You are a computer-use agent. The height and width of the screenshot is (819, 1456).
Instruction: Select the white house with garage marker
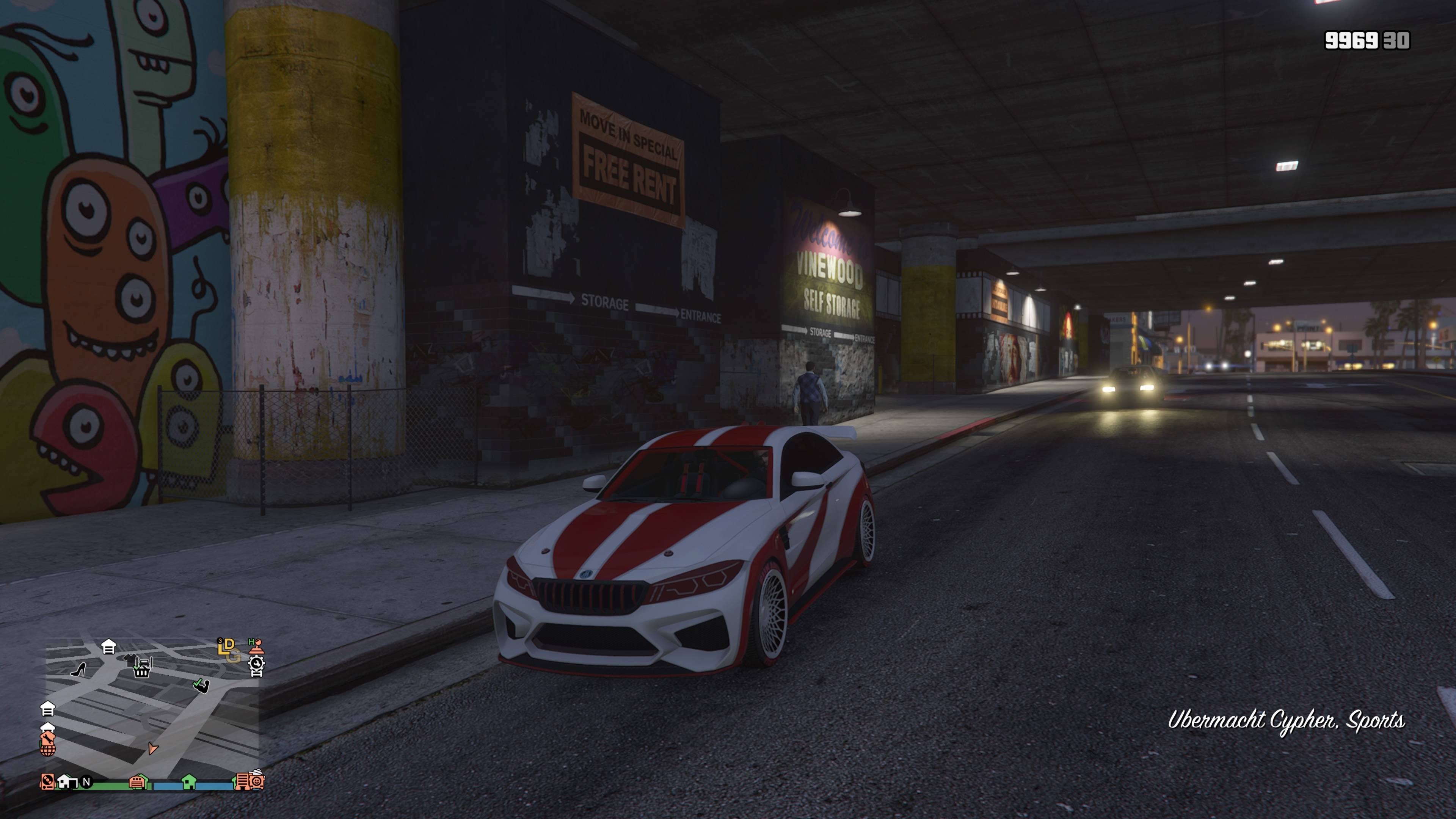(x=67, y=782)
